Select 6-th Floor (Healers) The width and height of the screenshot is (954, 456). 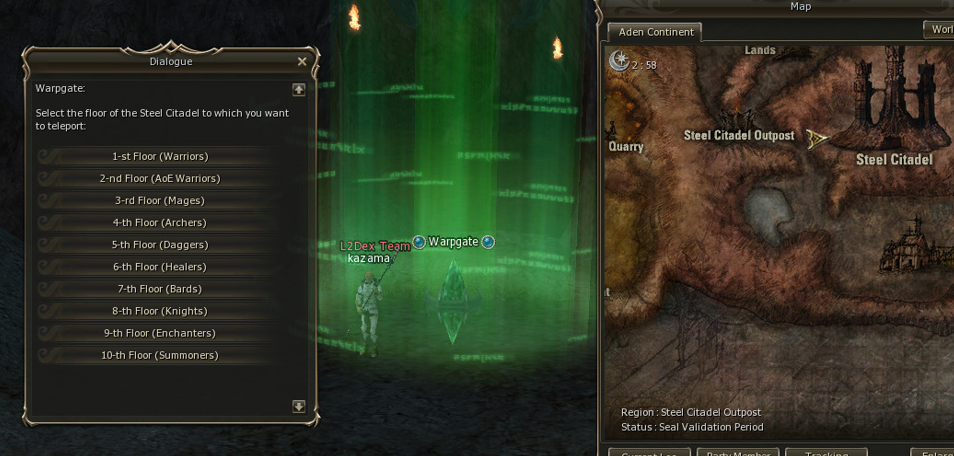[160, 267]
